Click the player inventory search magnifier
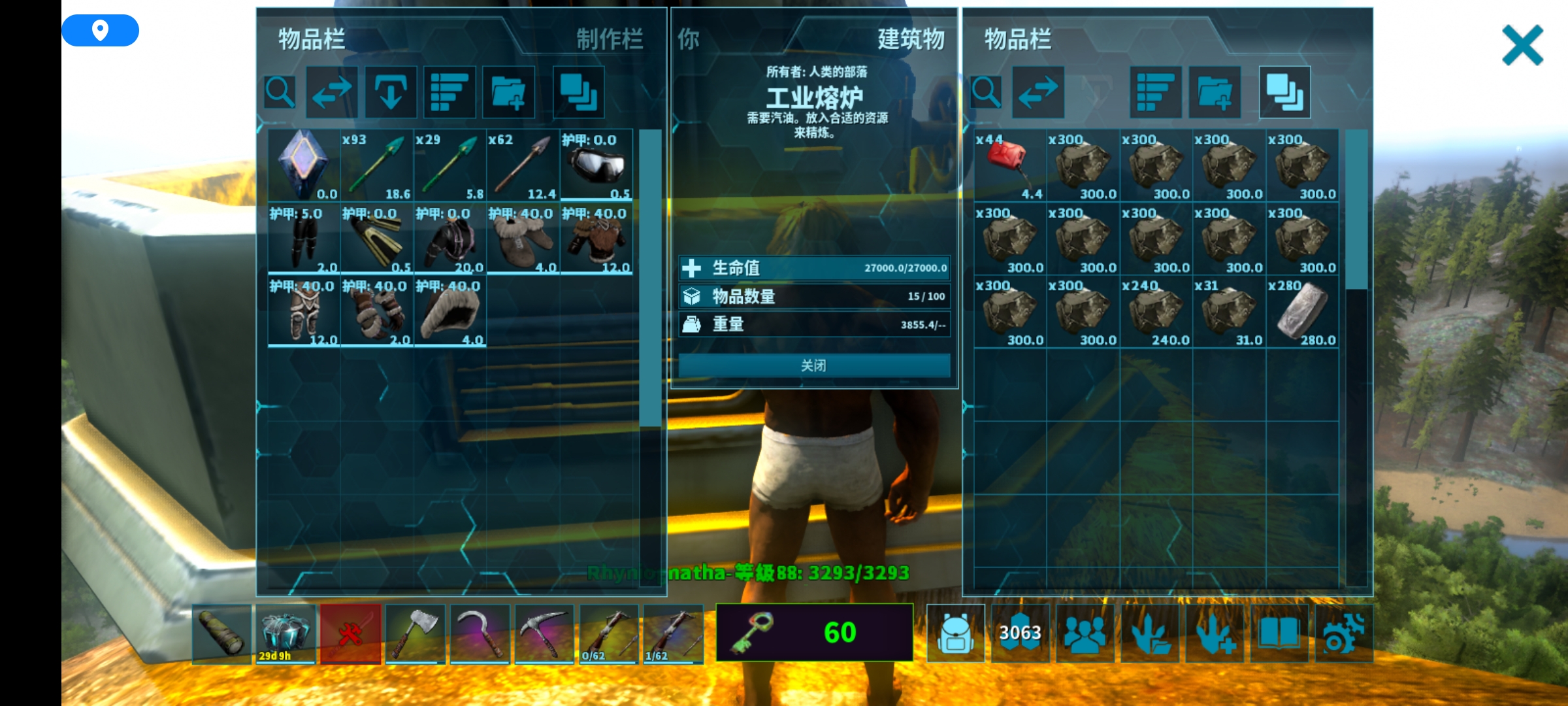The width and height of the screenshot is (1568, 706). (x=280, y=92)
